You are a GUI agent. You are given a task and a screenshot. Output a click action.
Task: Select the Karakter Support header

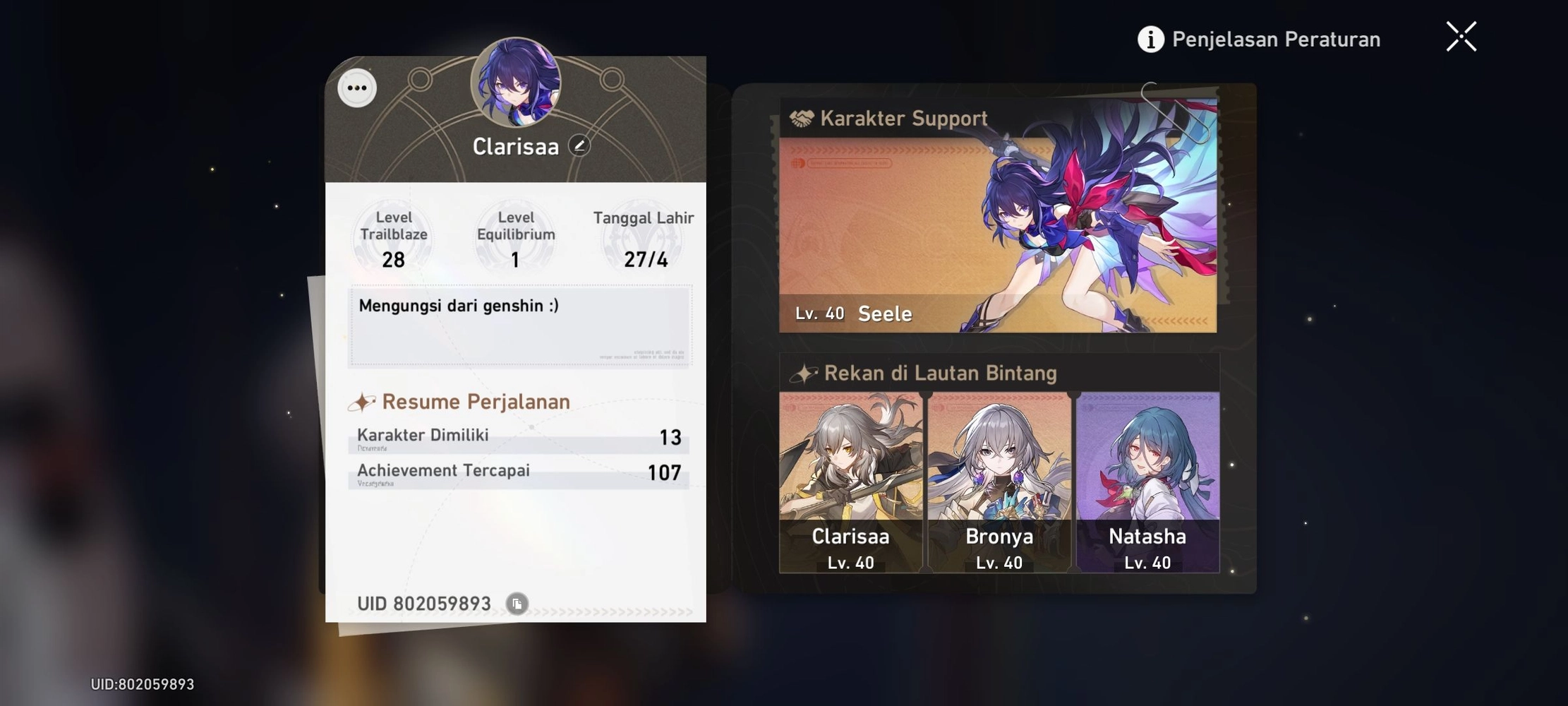pos(903,118)
